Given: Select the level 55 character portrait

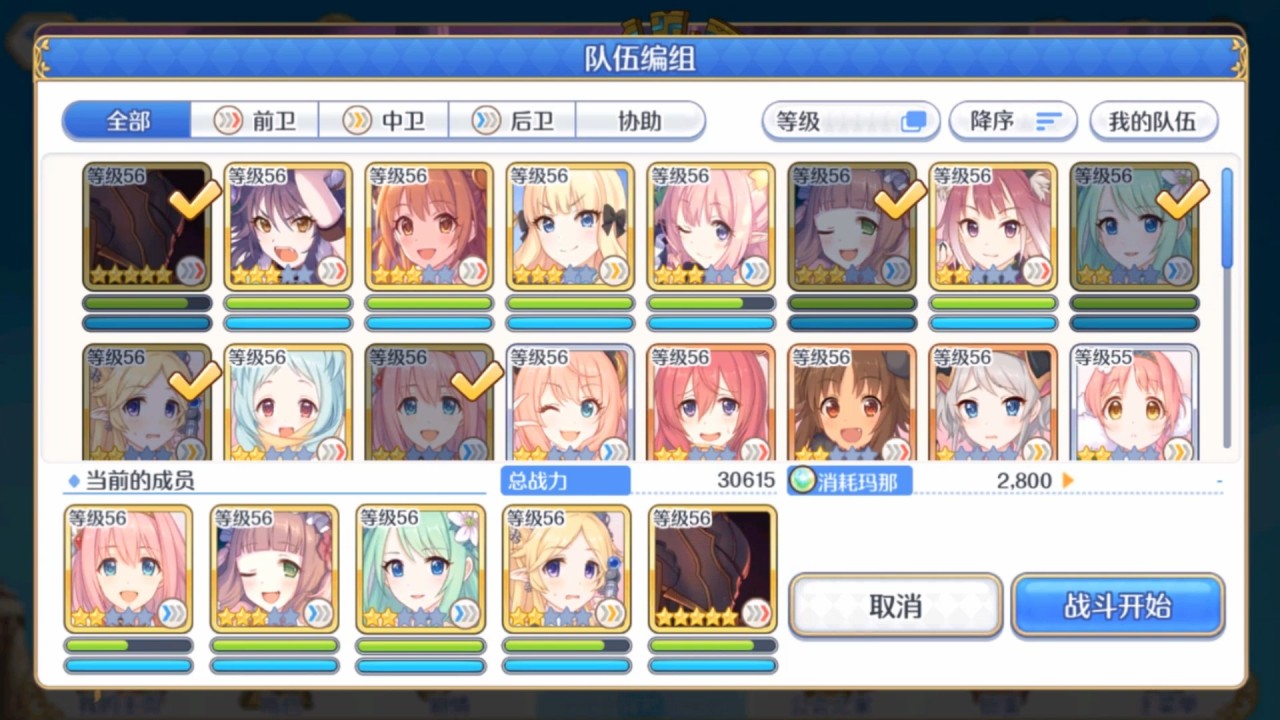Looking at the screenshot, I should pos(1134,404).
